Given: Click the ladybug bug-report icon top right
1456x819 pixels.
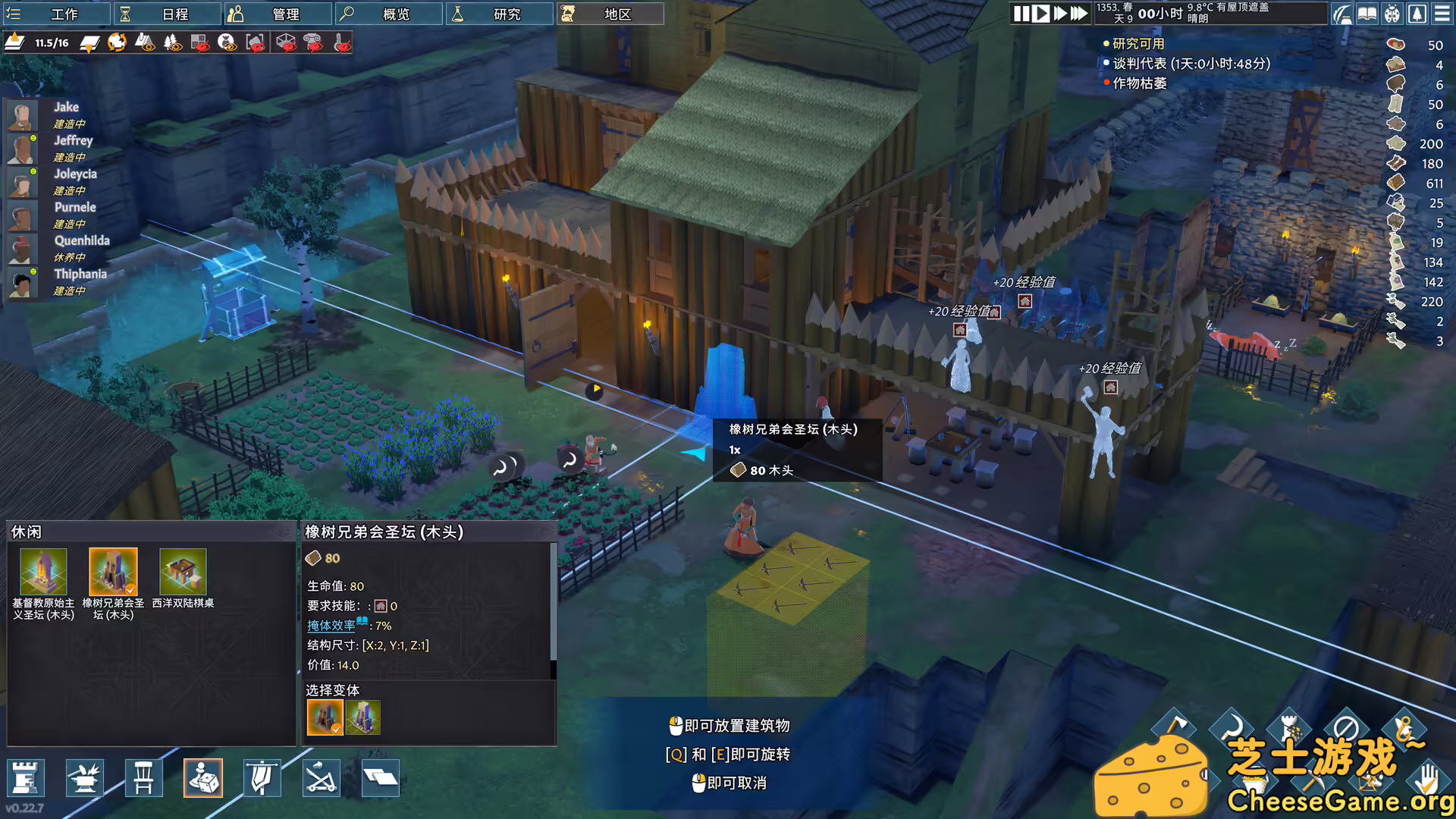Looking at the screenshot, I should pyautogui.click(x=1392, y=14).
